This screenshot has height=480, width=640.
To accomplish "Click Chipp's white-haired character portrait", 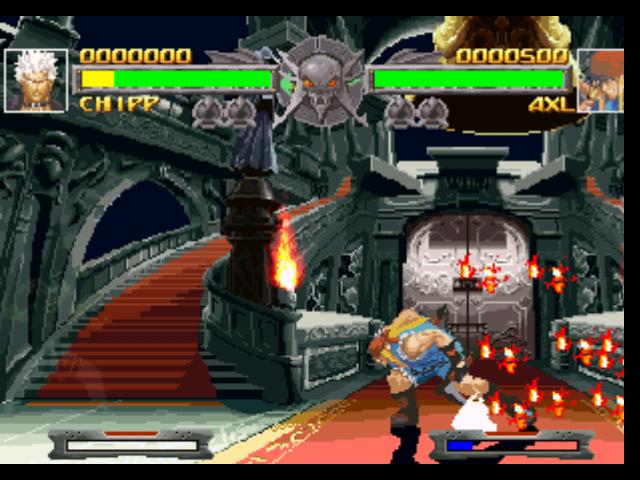I will tap(36, 80).
